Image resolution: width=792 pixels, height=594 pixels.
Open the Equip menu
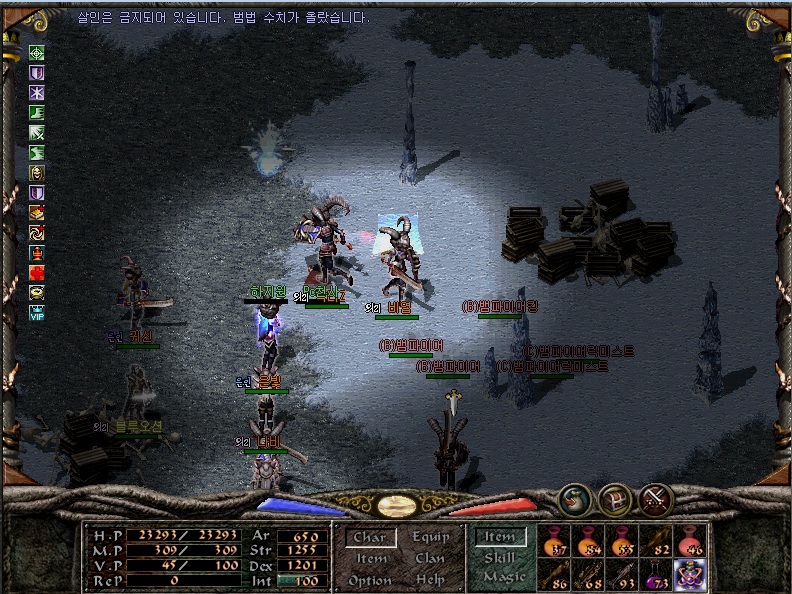(x=432, y=537)
